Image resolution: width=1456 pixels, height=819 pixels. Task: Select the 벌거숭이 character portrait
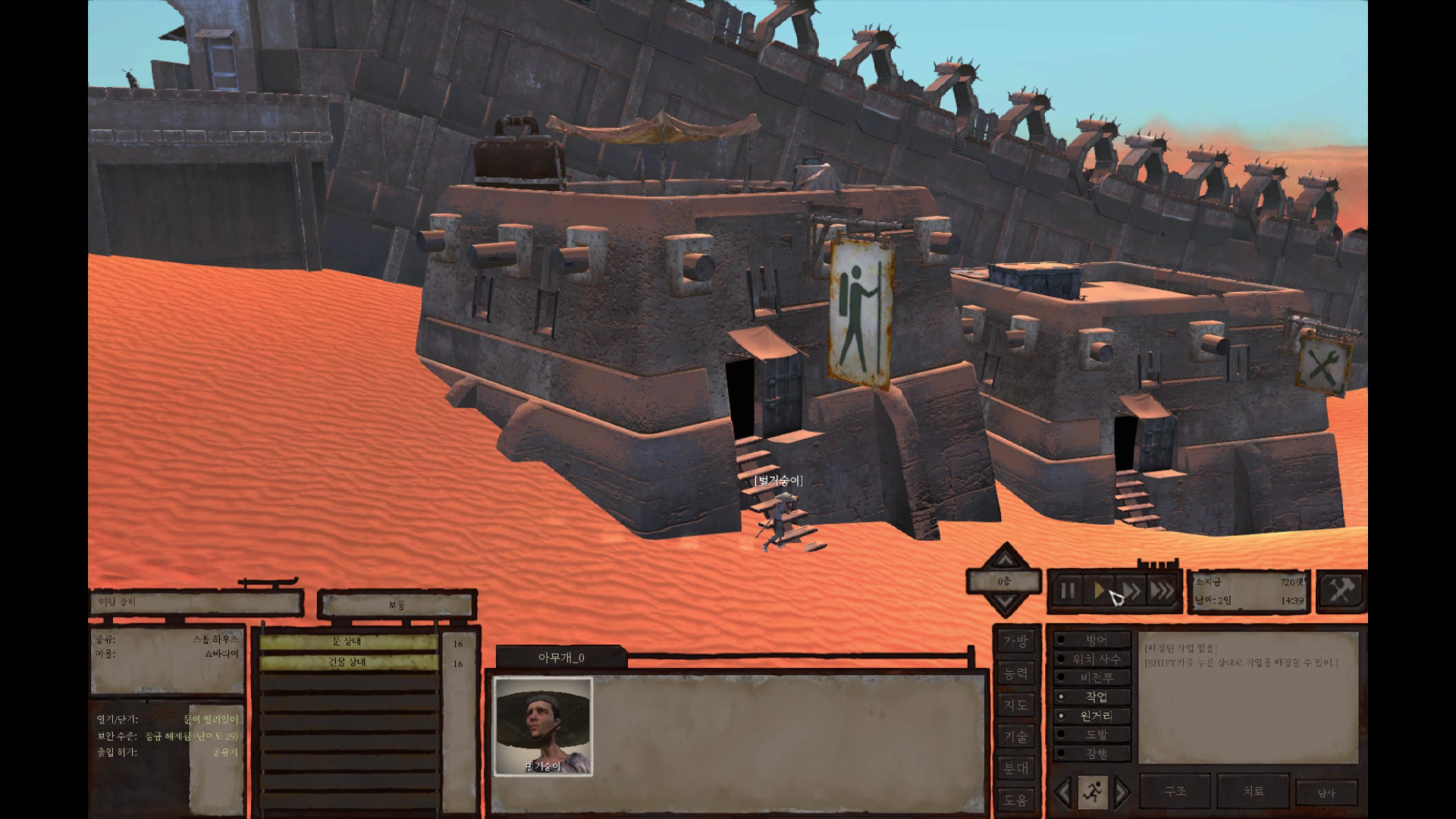(x=542, y=726)
